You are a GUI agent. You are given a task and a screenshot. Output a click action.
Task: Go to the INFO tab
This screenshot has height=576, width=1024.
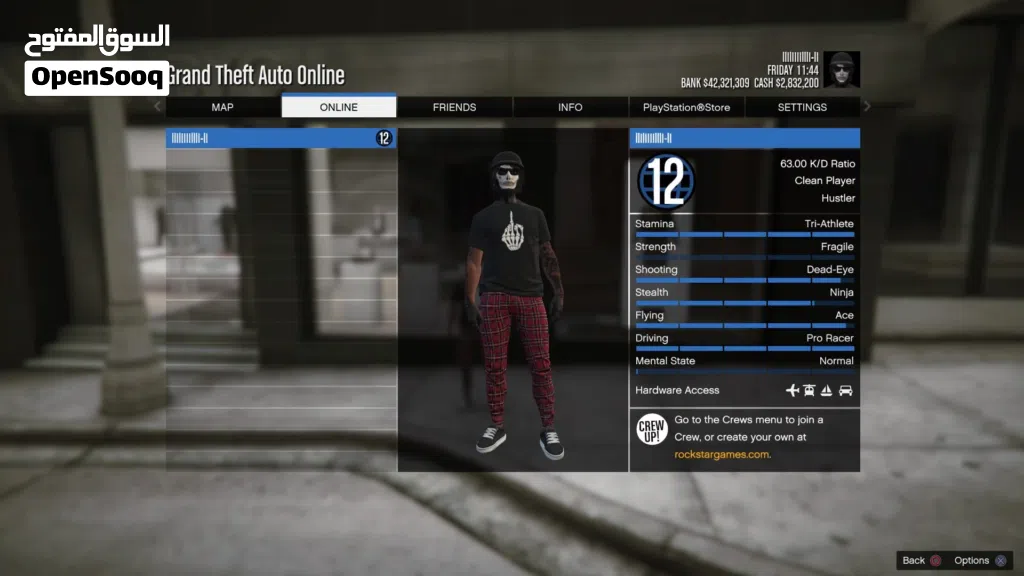click(x=570, y=107)
